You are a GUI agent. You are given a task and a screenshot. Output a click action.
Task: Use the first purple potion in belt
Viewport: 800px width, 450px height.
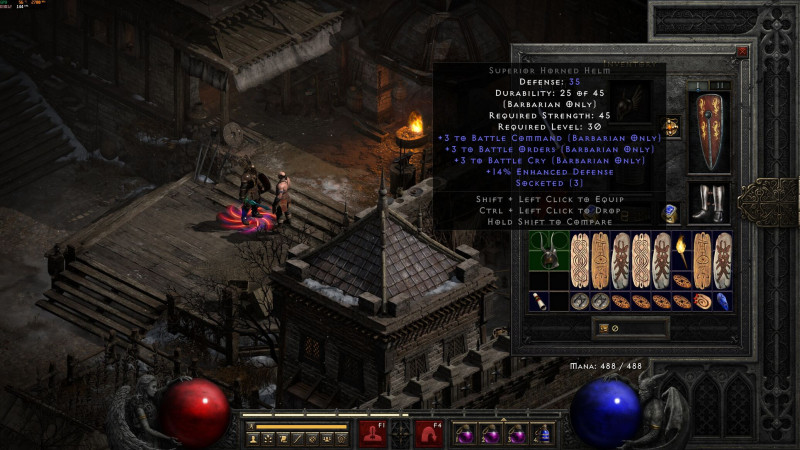[463, 434]
